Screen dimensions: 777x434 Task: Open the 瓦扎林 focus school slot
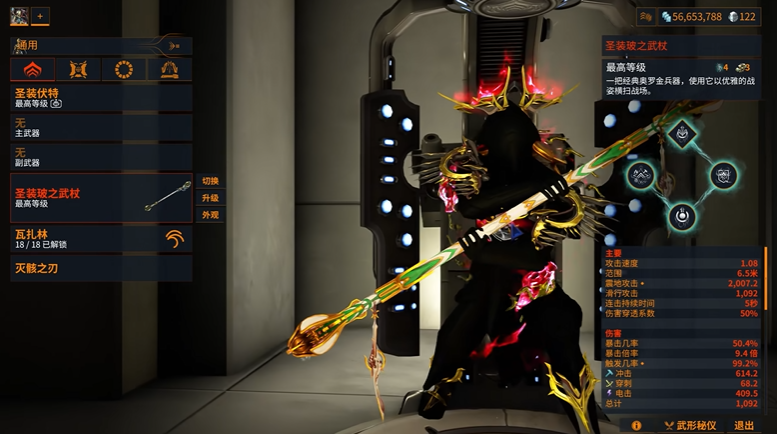click(x=100, y=238)
